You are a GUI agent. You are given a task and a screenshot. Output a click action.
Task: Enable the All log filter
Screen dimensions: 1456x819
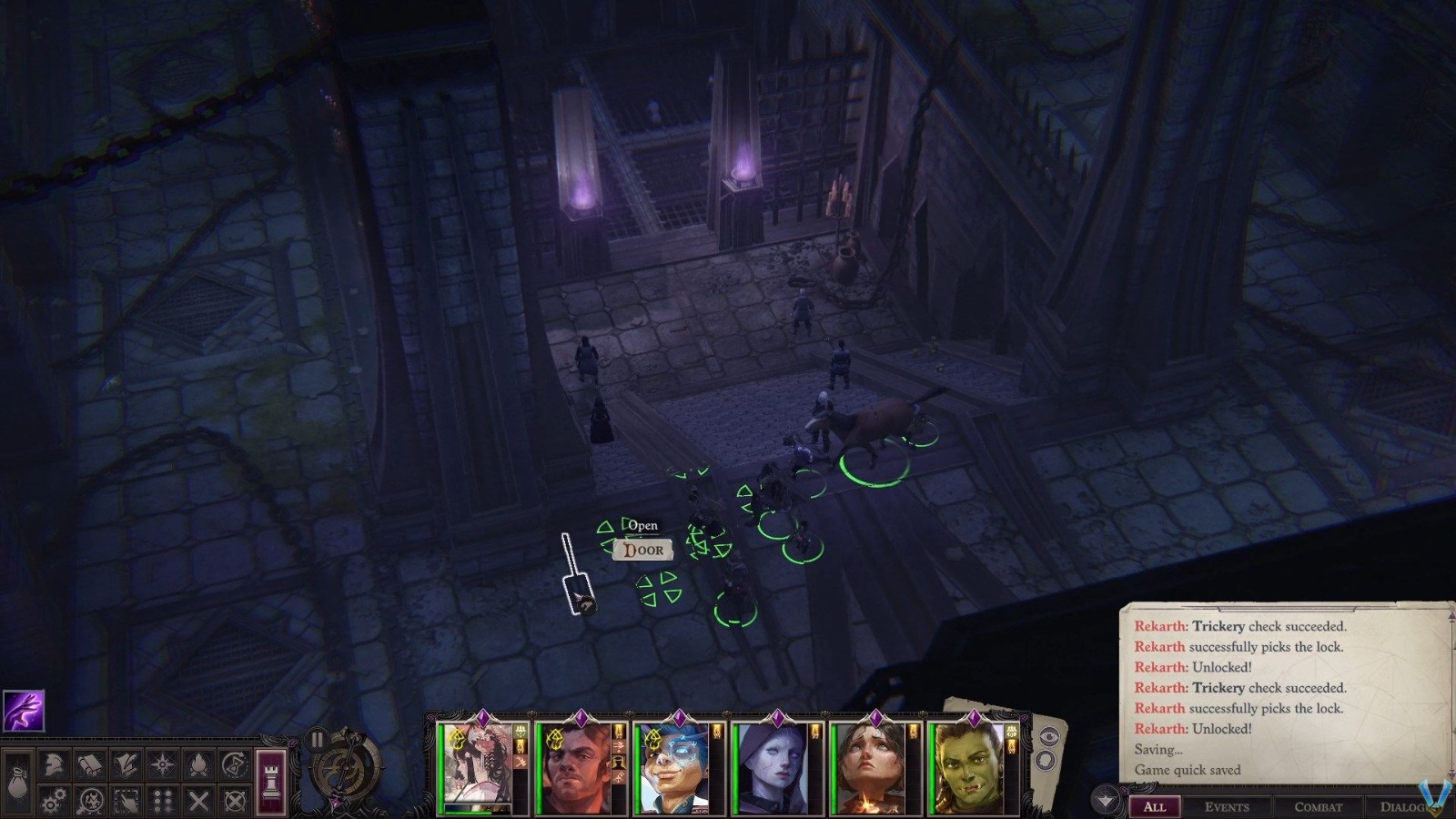coord(1156,807)
